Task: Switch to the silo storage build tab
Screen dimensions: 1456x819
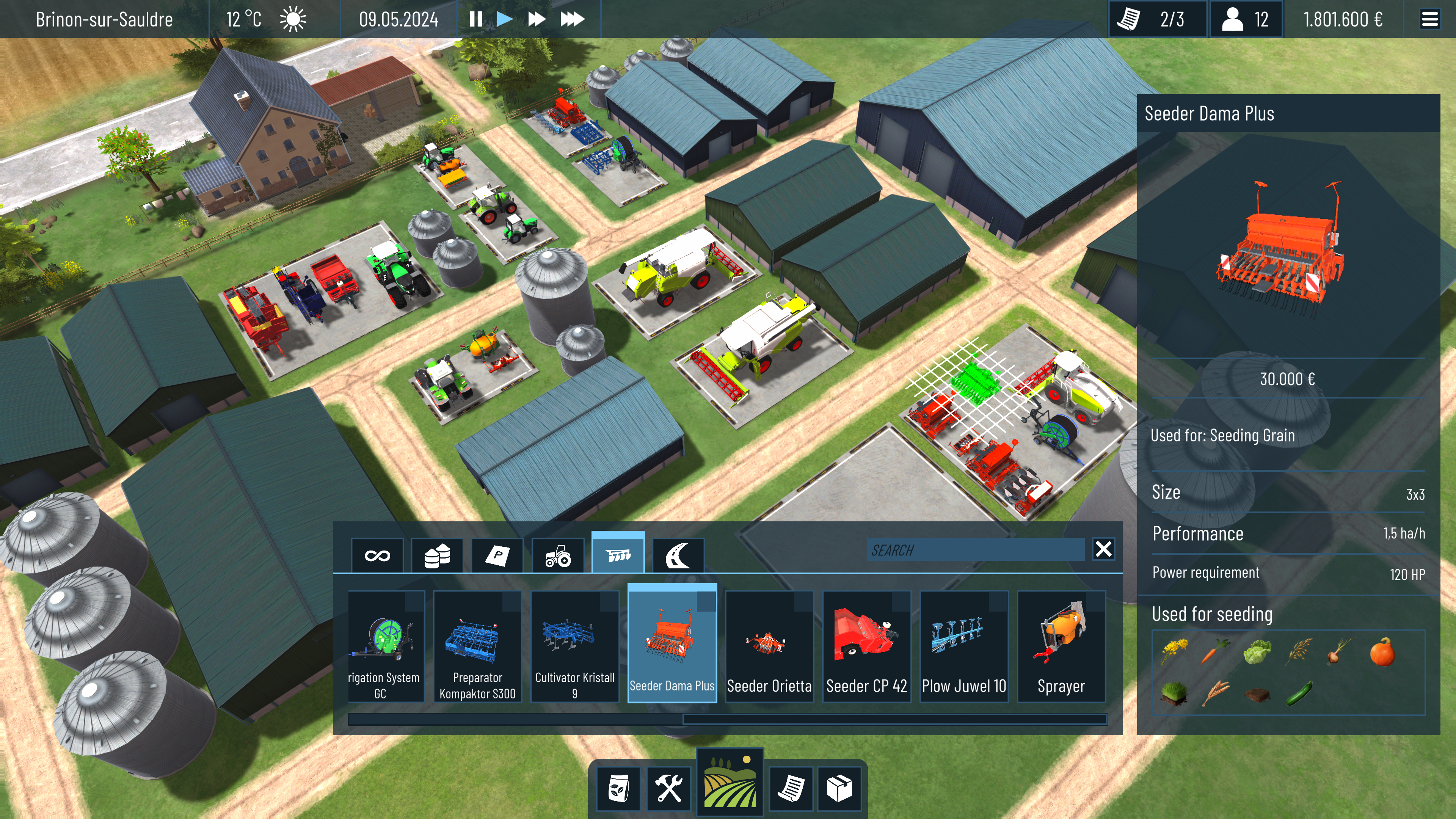Action: coord(437,555)
